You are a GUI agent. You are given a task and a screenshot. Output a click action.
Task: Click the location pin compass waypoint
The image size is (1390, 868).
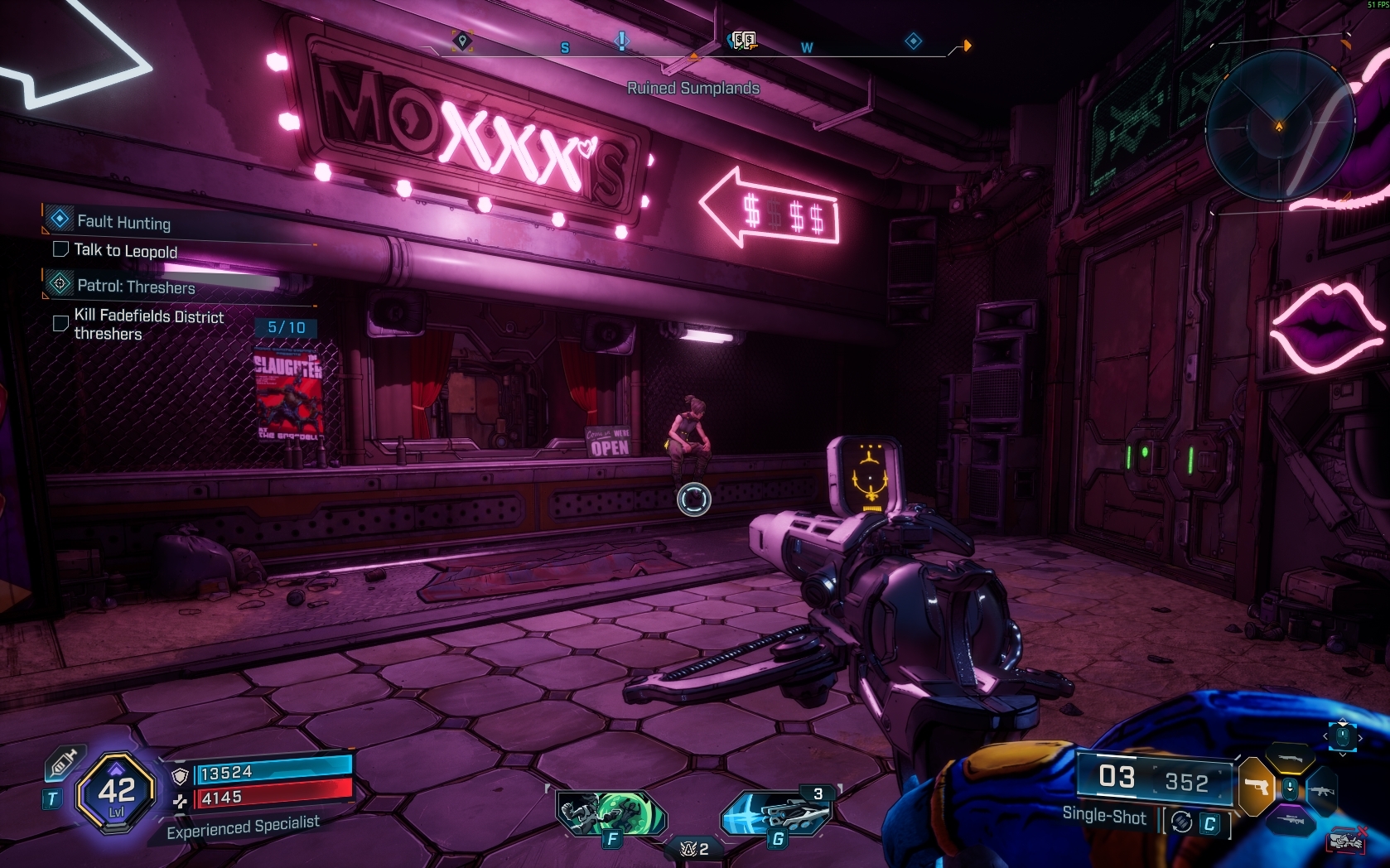[x=462, y=41]
